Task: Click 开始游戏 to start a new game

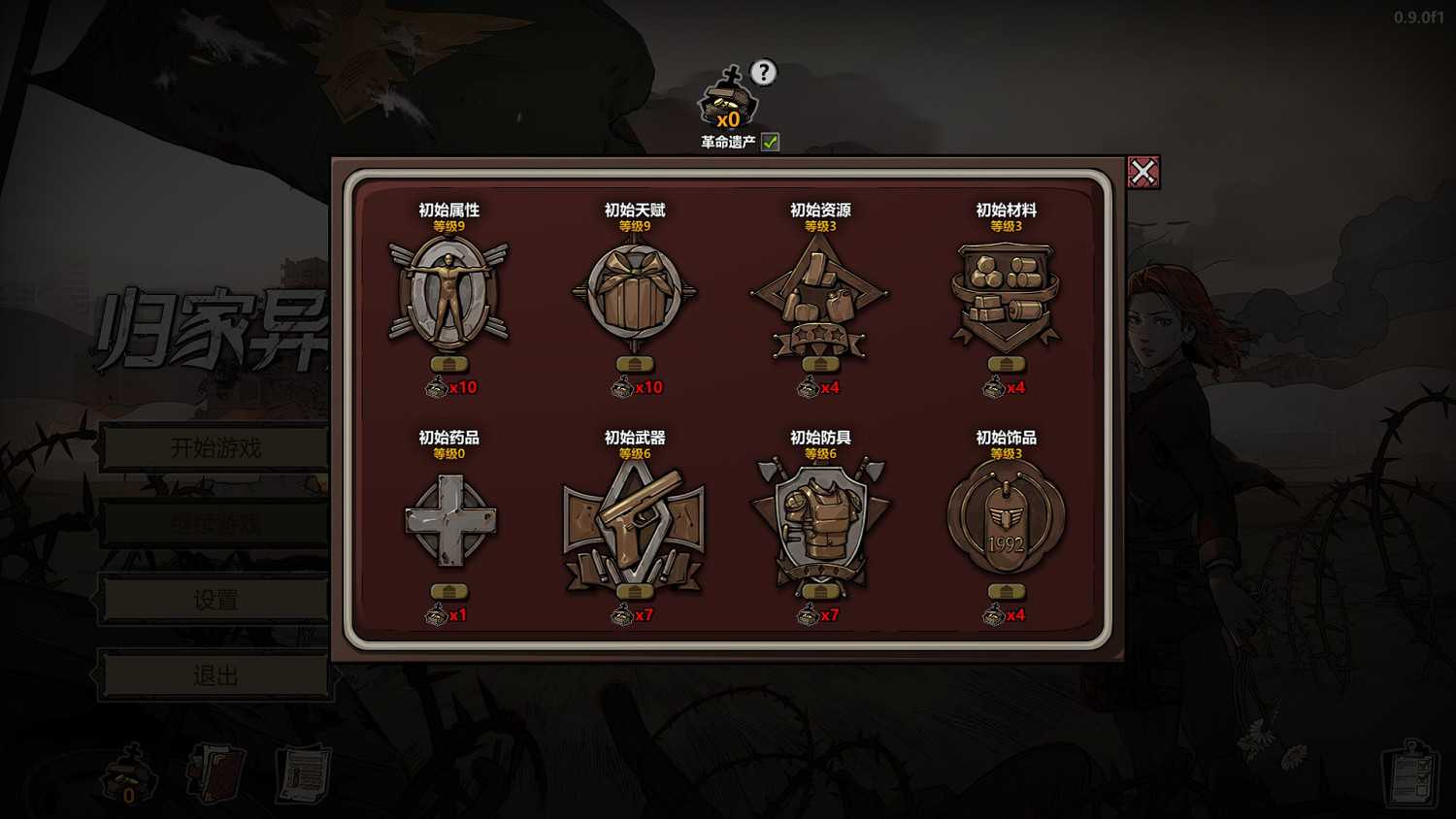Action: (x=215, y=447)
